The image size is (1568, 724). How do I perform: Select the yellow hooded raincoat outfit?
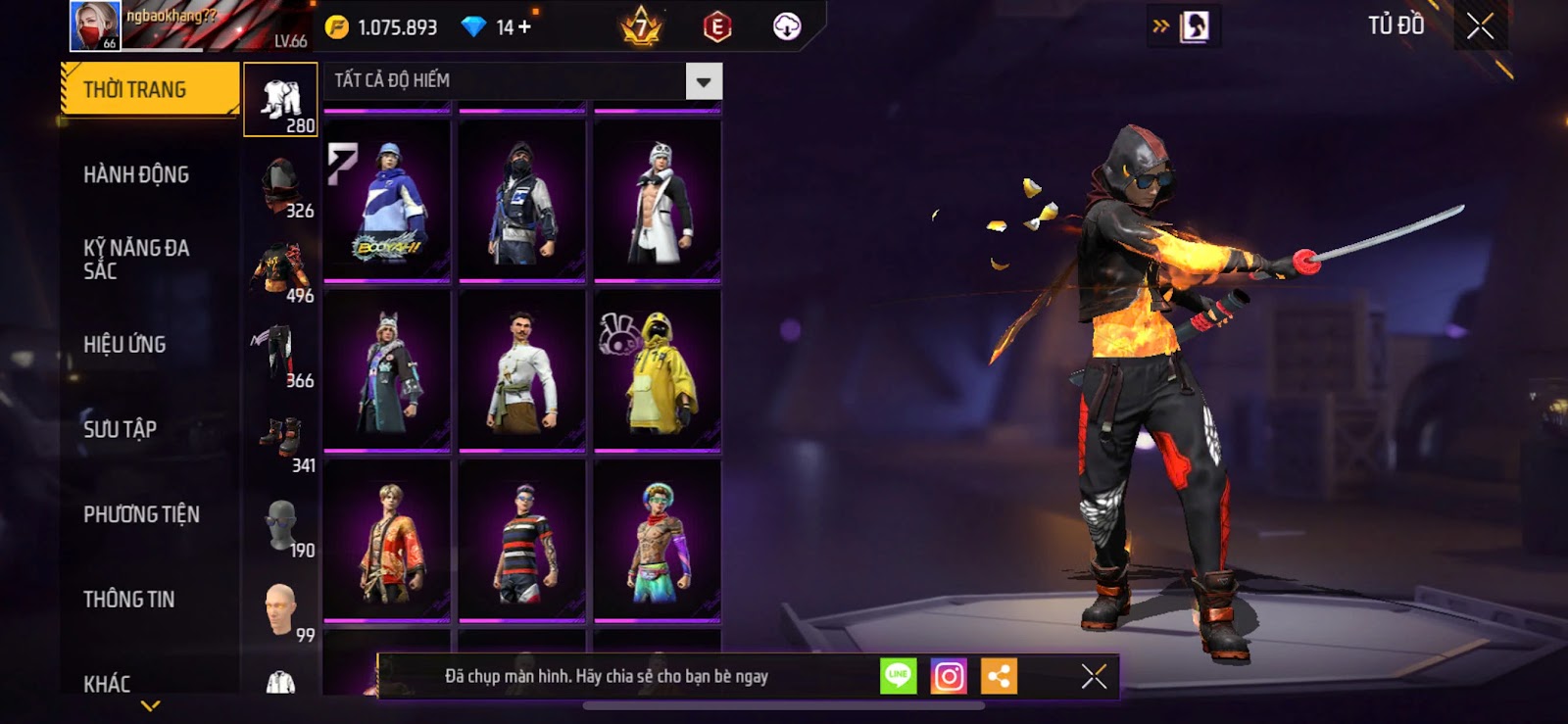coord(658,371)
